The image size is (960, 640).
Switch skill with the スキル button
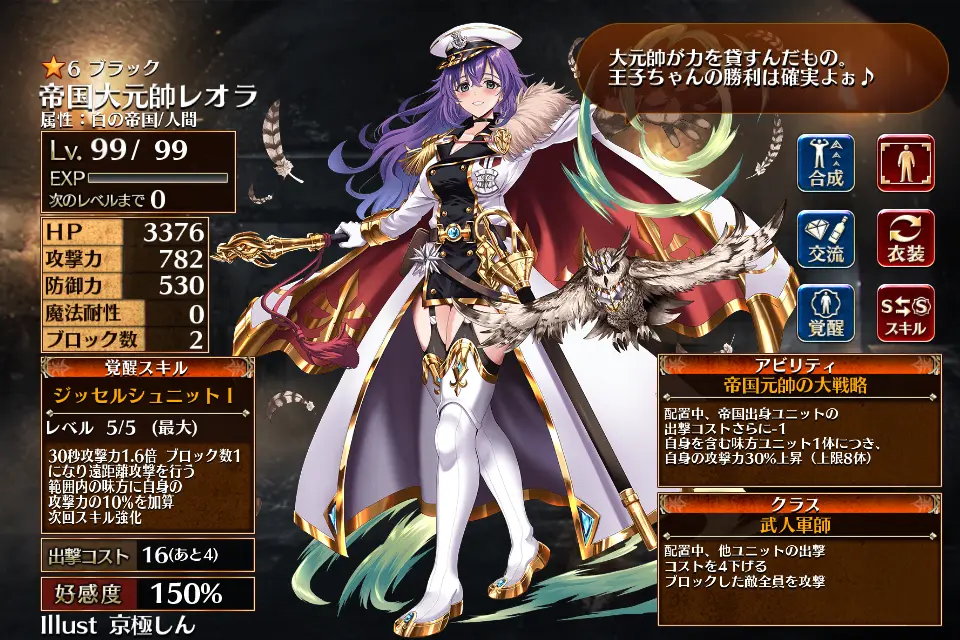coord(906,313)
